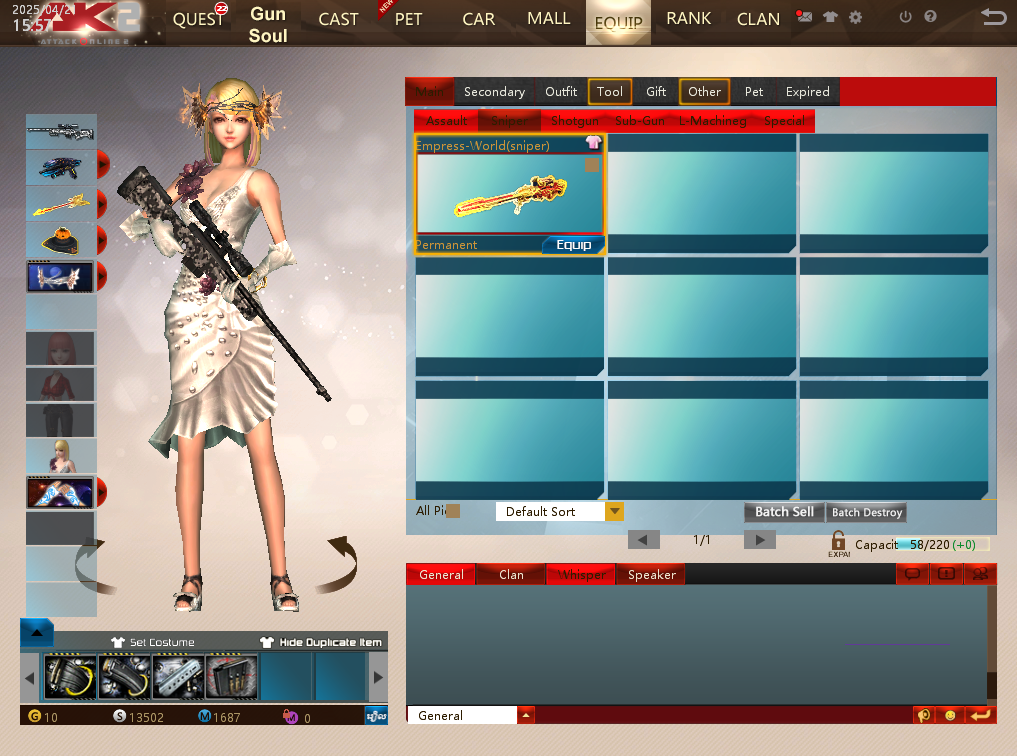Open the QUEST menu

(199, 20)
